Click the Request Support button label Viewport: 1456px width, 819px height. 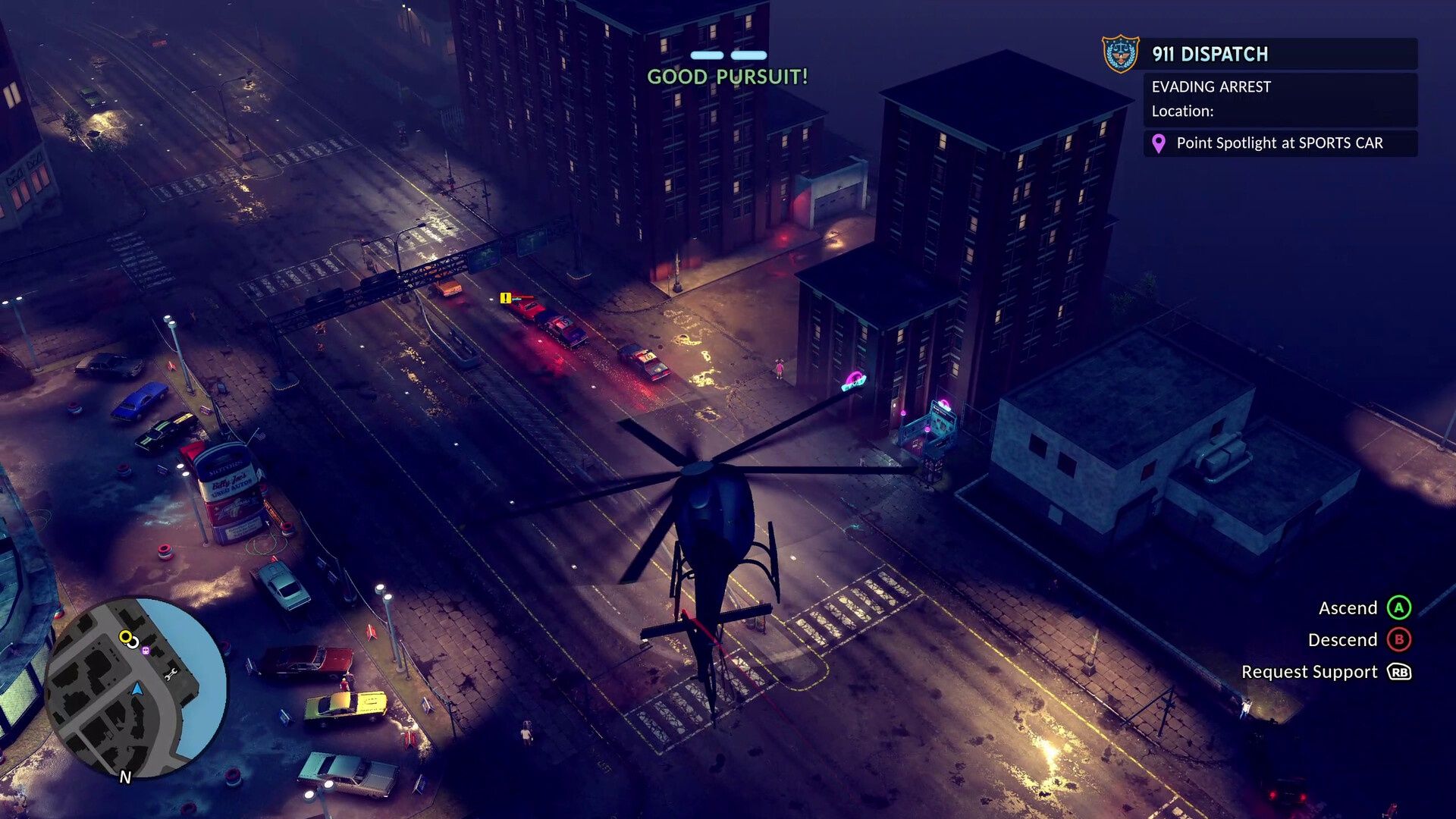pyautogui.click(x=1309, y=672)
